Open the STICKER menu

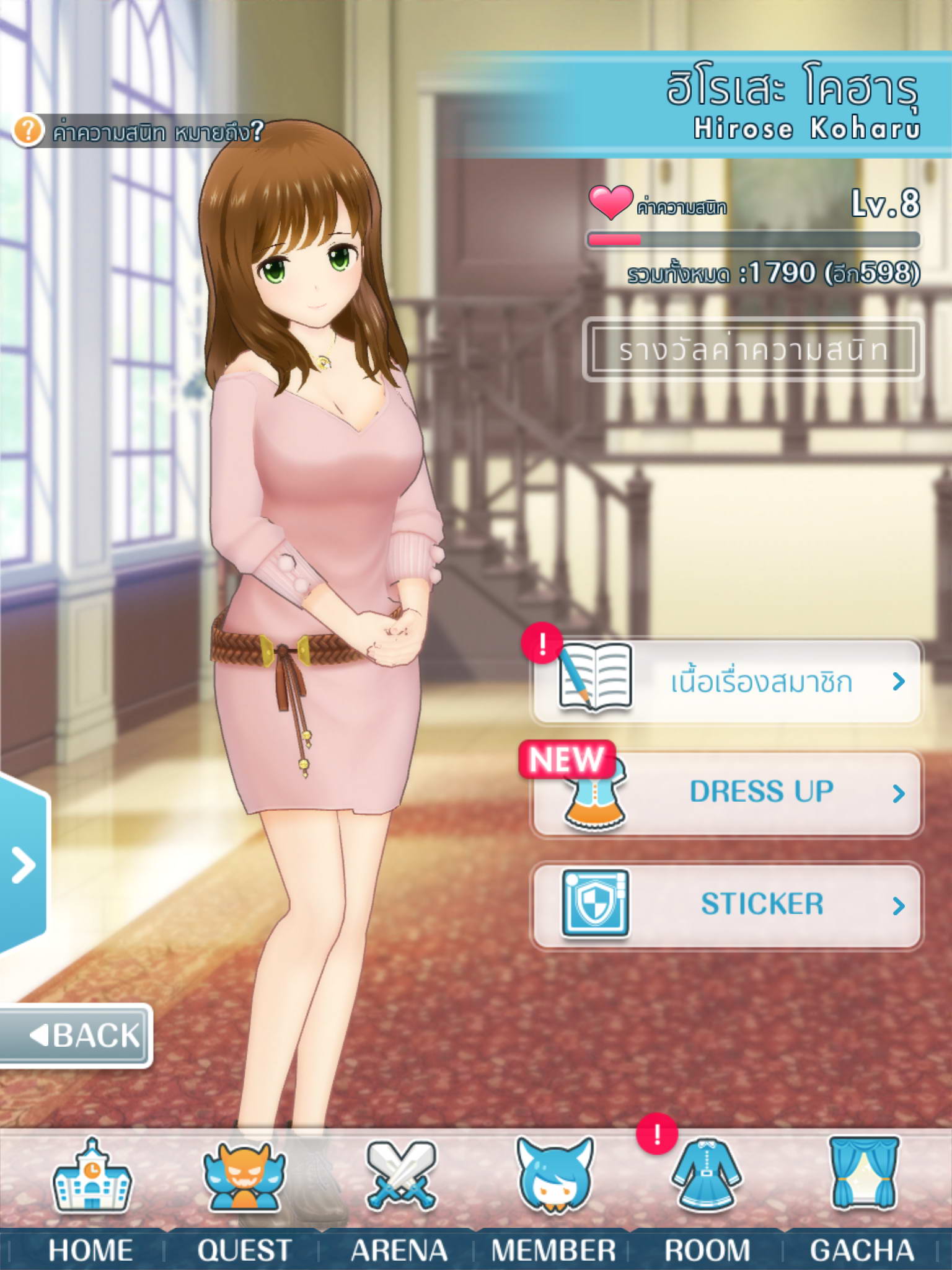click(x=726, y=905)
